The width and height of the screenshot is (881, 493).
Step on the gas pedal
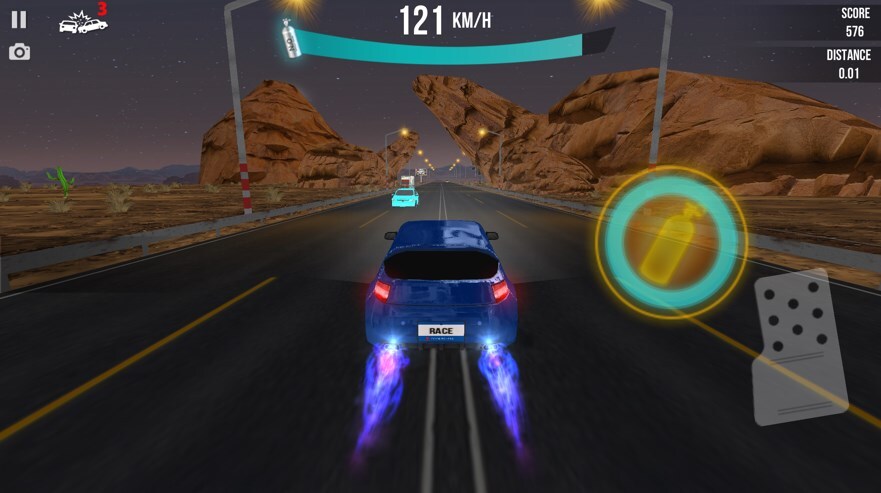pos(799,346)
